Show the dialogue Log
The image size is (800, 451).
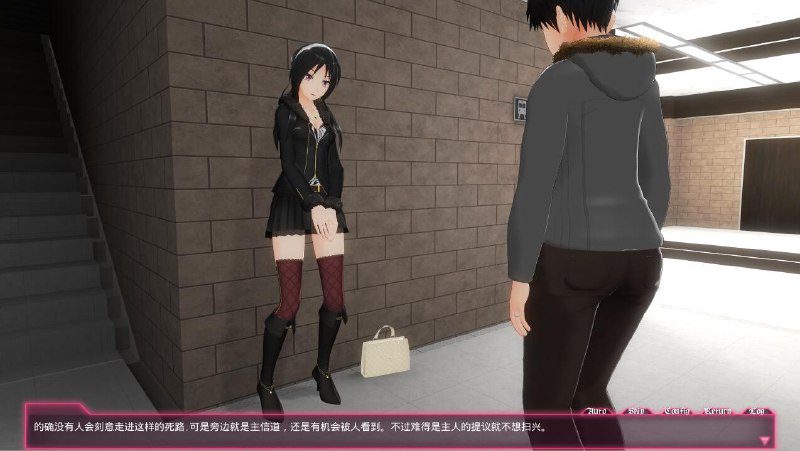pos(757,410)
